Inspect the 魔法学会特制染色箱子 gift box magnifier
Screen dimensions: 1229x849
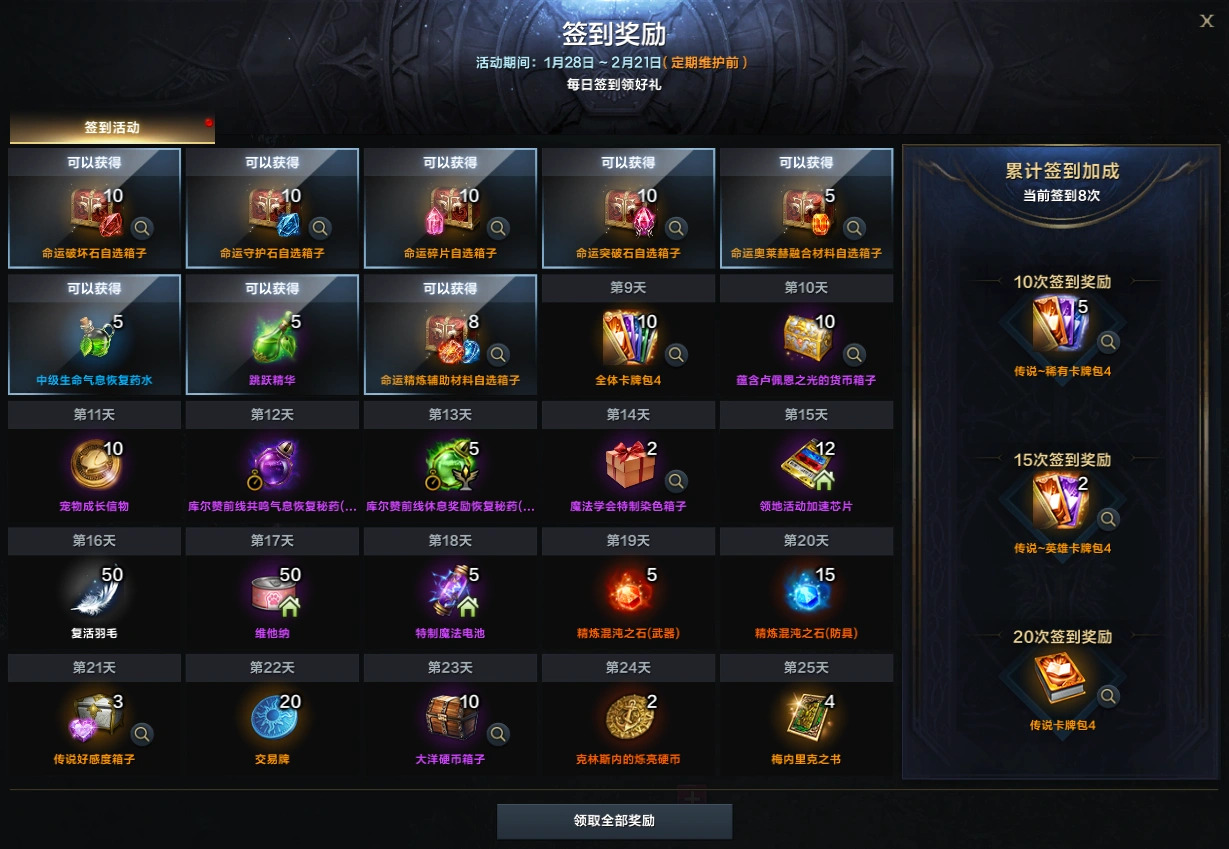[676, 481]
